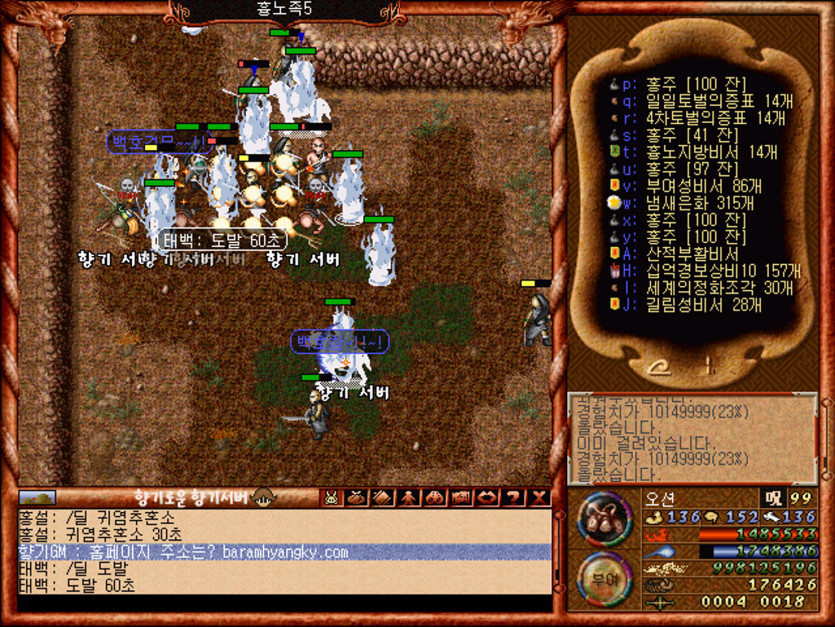
Task: Choose the 홍주 [41 잔] inventory item
Action: click(680, 135)
